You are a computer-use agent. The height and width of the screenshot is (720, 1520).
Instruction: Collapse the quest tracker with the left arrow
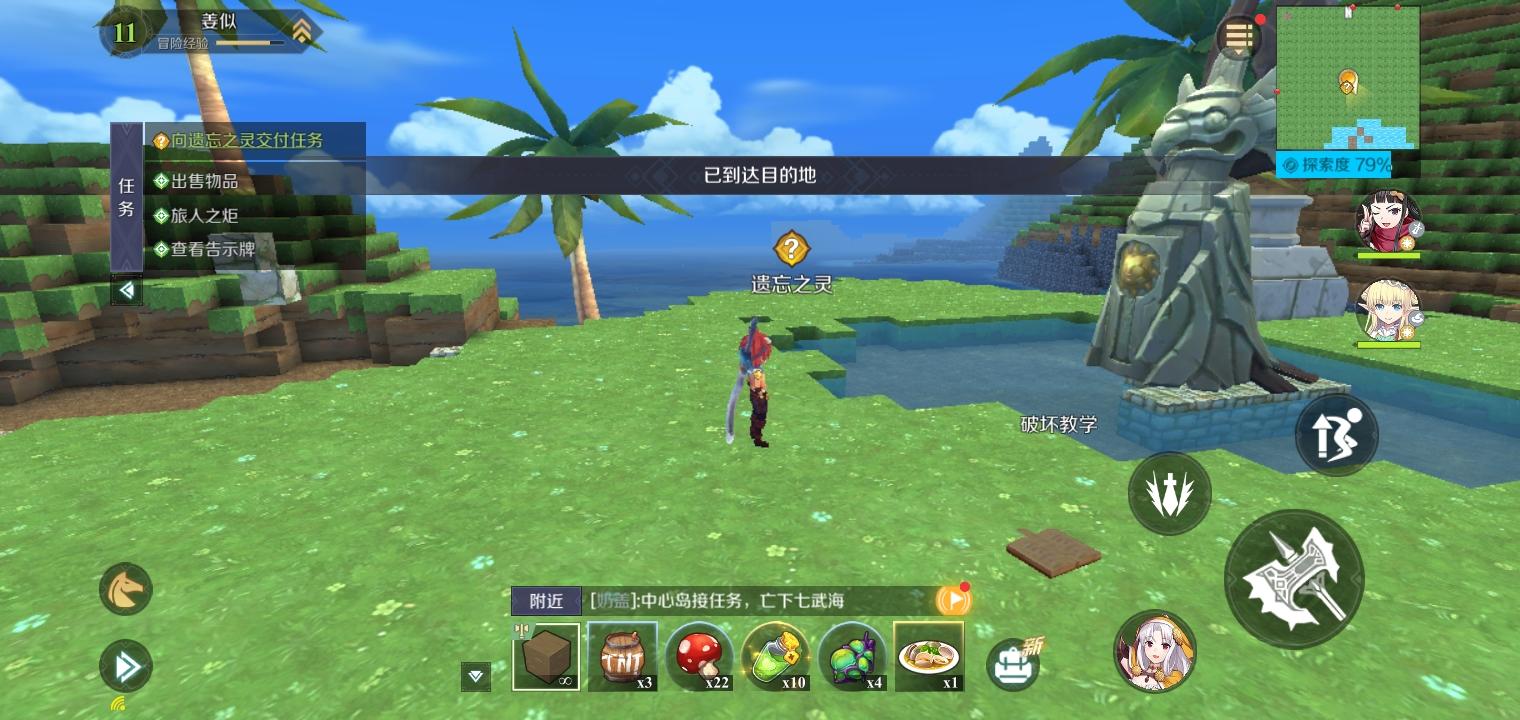(x=126, y=290)
